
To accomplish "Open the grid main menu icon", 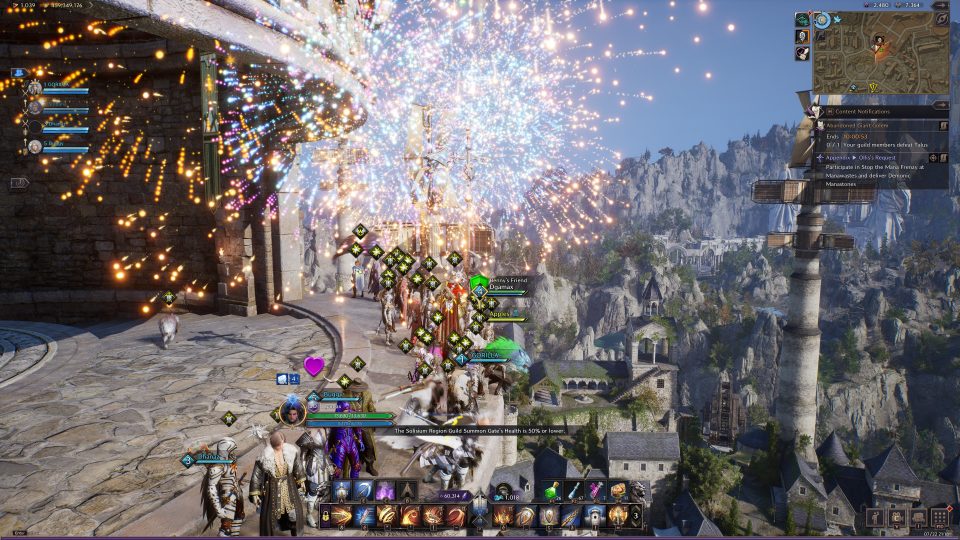I will tap(940, 517).
